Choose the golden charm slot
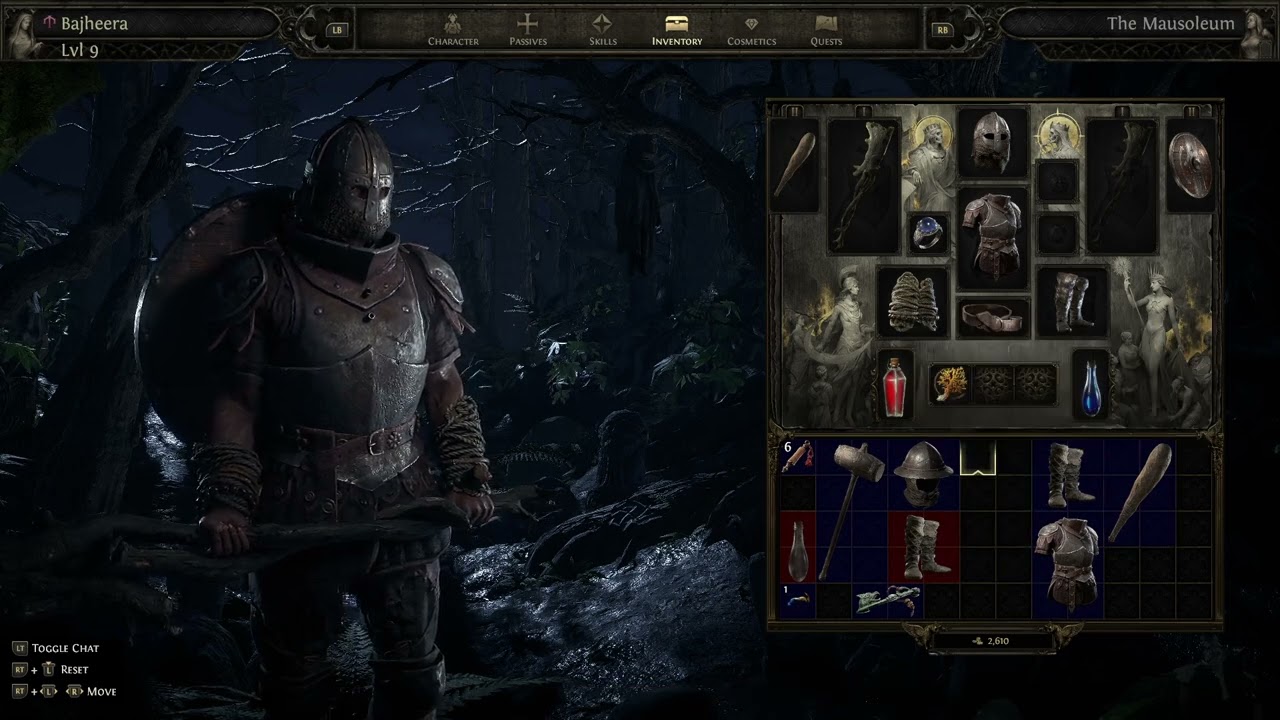1280x720 pixels. (949, 383)
